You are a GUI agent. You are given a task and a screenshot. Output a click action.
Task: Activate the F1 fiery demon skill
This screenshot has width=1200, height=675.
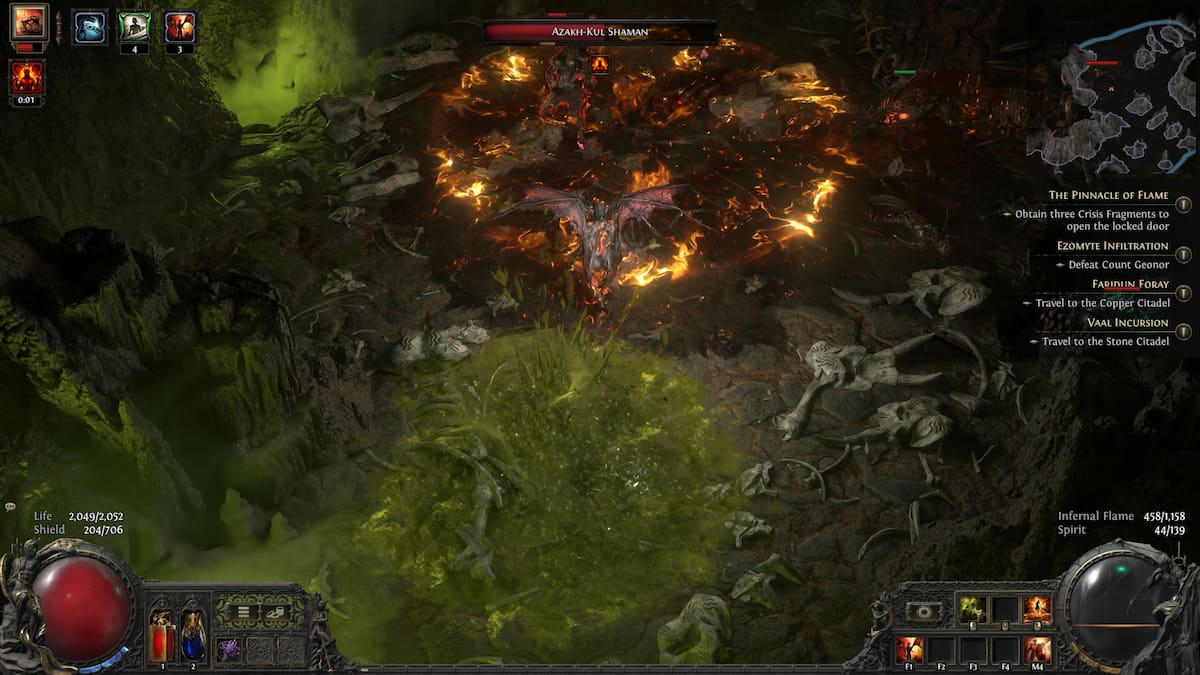pos(909,649)
